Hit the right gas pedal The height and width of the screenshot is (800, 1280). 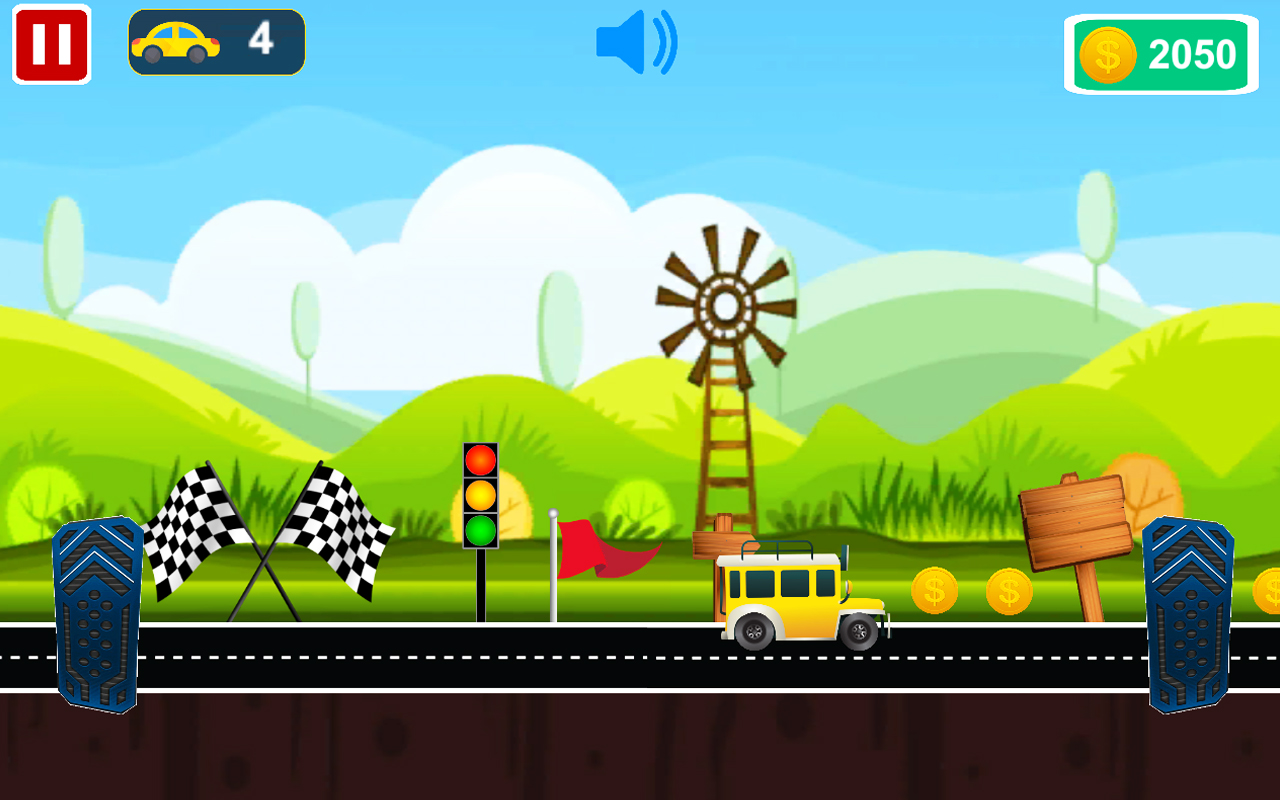pos(1188,614)
